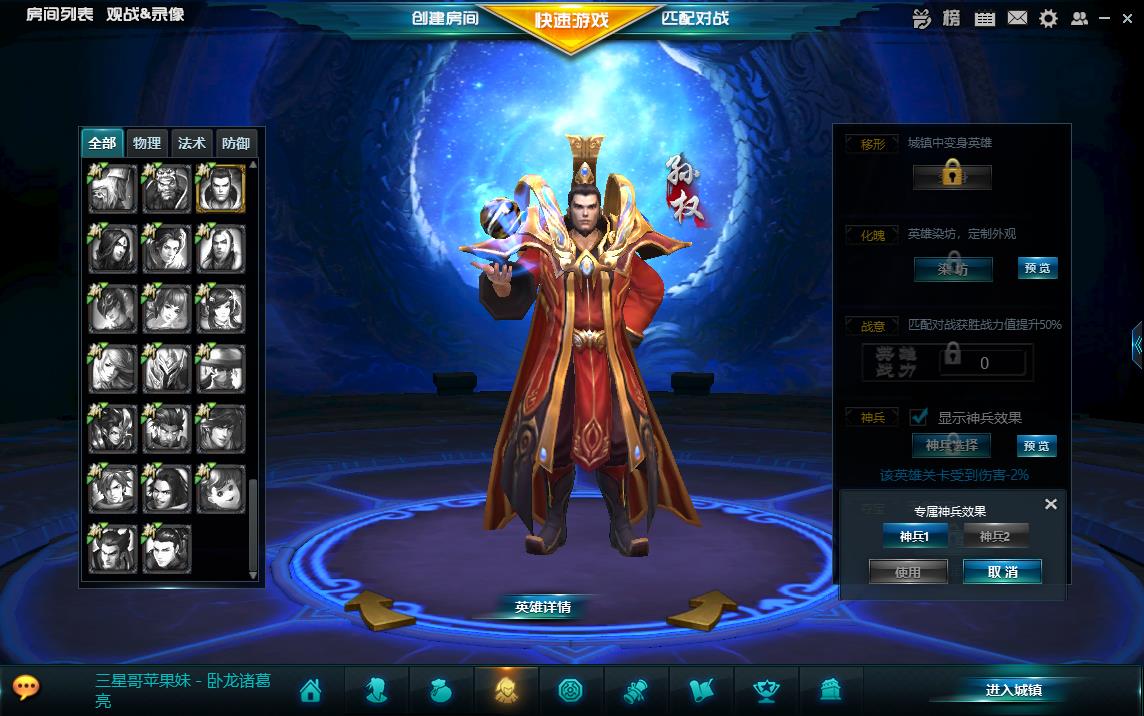Choose the 神兵2 option
This screenshot has width=1144, height=716.
pyautogui.click(x=995, y=537)
